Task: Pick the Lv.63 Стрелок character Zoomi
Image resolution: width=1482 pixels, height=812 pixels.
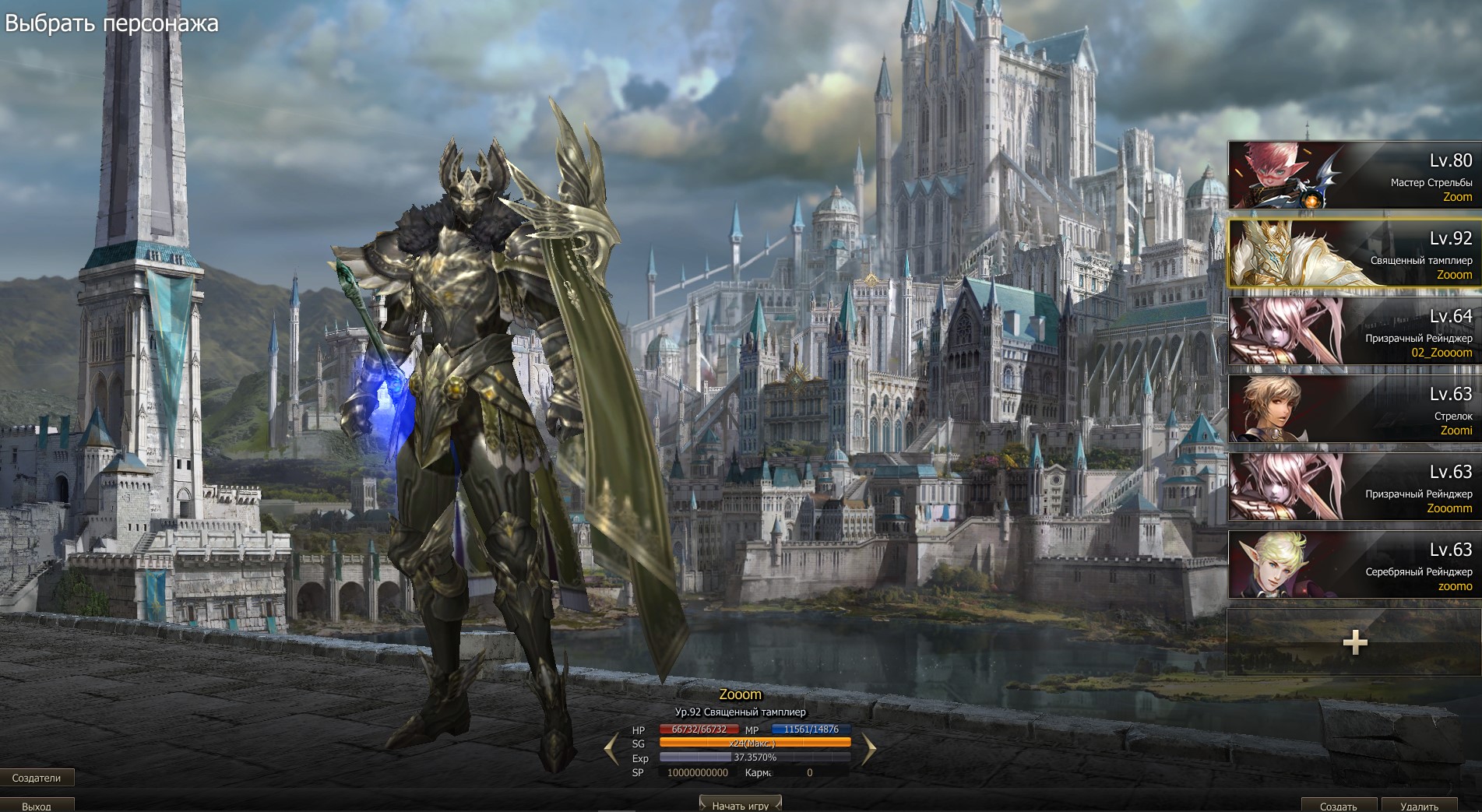Action: 1354,410
